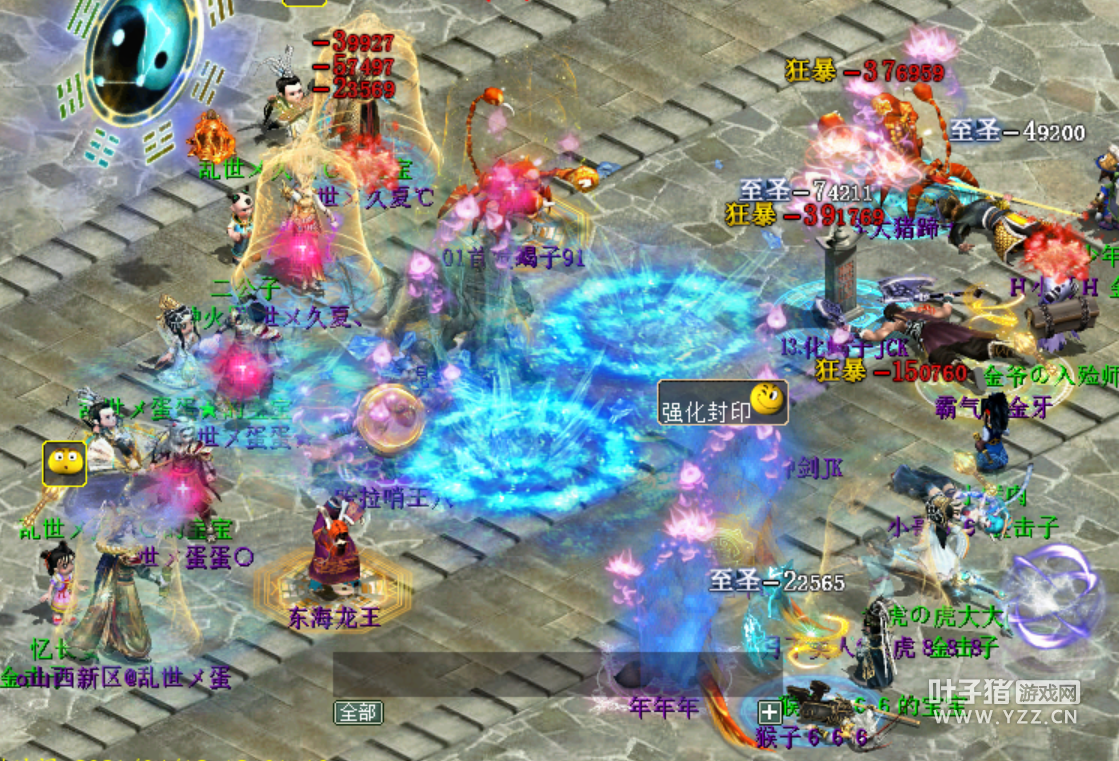
Task: Click the yellow-framed surprised emoji bubble
Action: click(65, 464)
